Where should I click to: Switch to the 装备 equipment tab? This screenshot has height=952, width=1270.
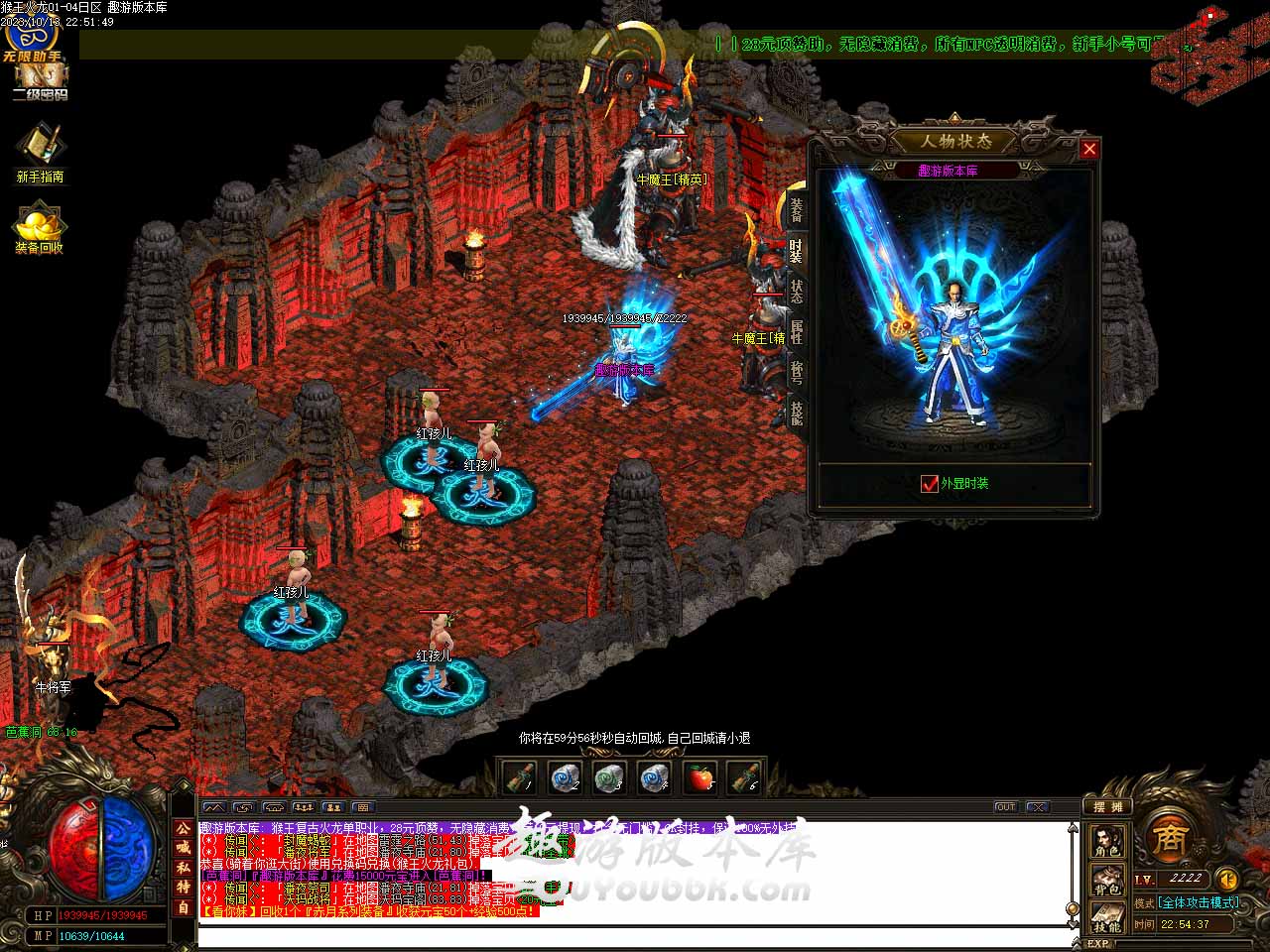796,210
